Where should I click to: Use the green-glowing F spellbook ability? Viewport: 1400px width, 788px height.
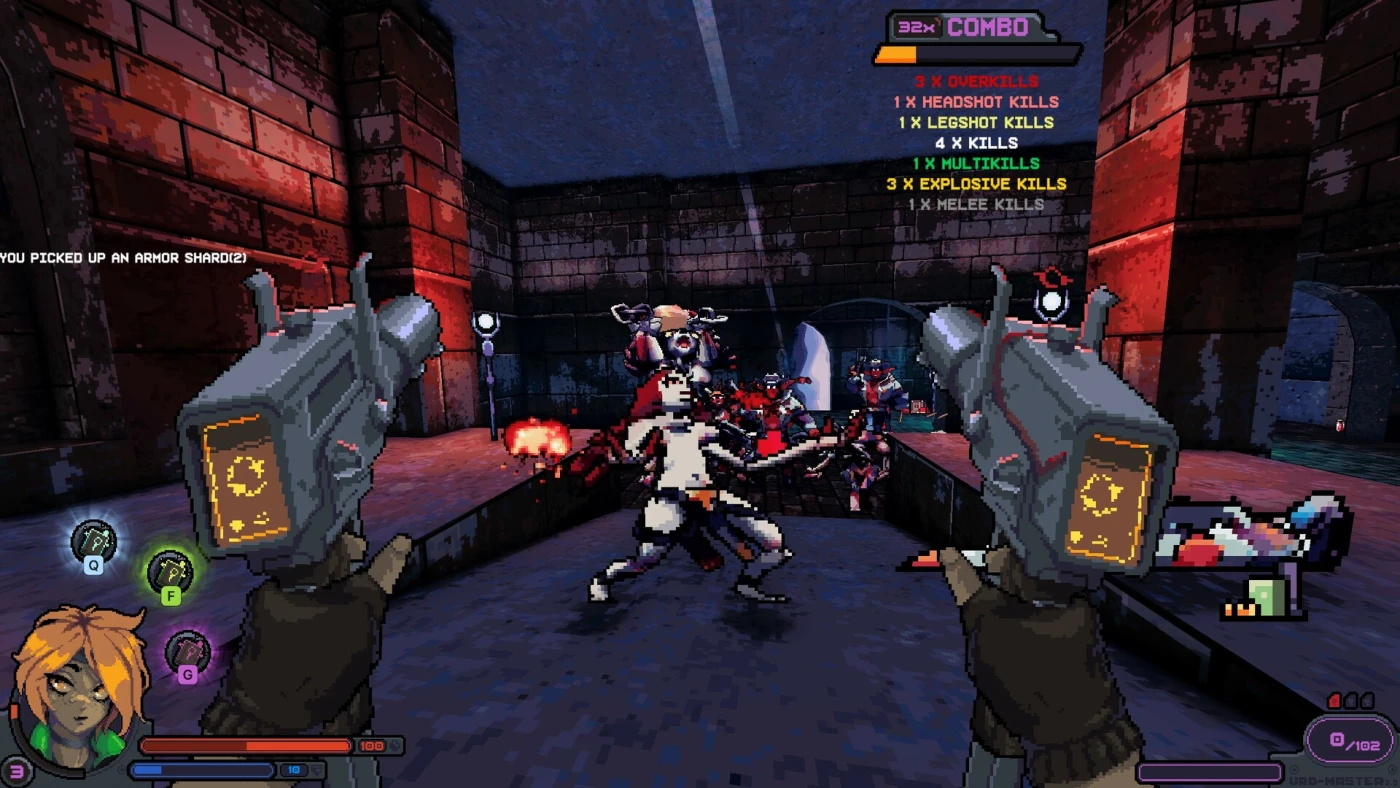point(170,573)
